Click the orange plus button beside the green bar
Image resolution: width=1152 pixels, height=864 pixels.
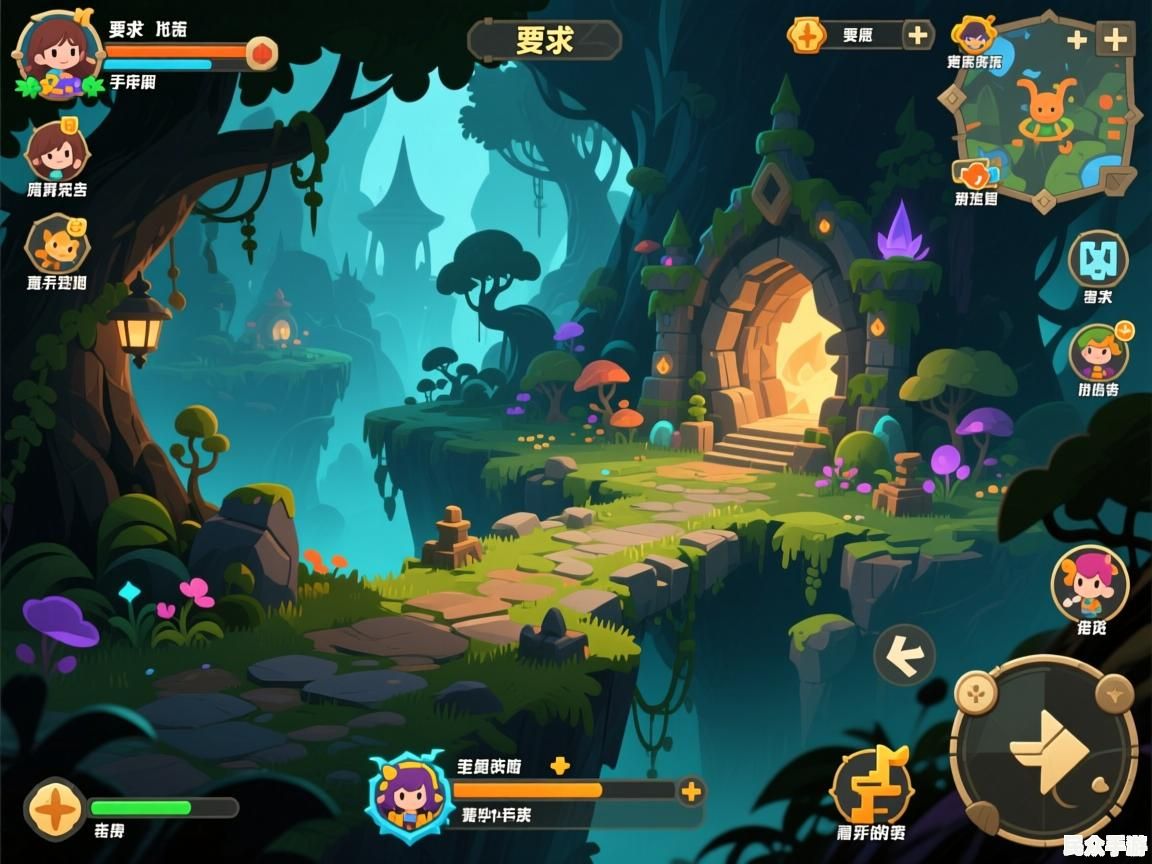pyautogui.click(x=55, y=808)
